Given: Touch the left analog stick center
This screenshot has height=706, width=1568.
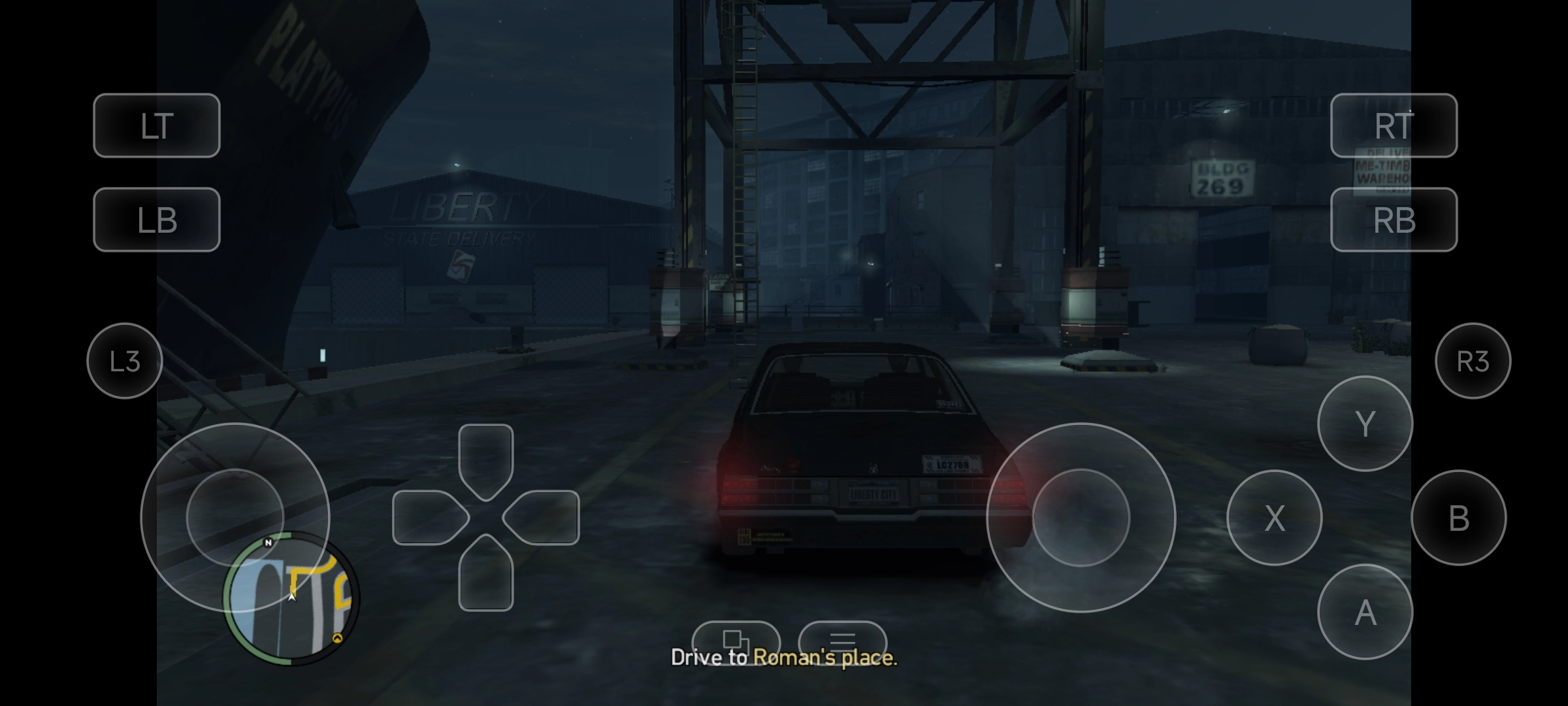Looking at the screenshot, I should coord(235,516).
